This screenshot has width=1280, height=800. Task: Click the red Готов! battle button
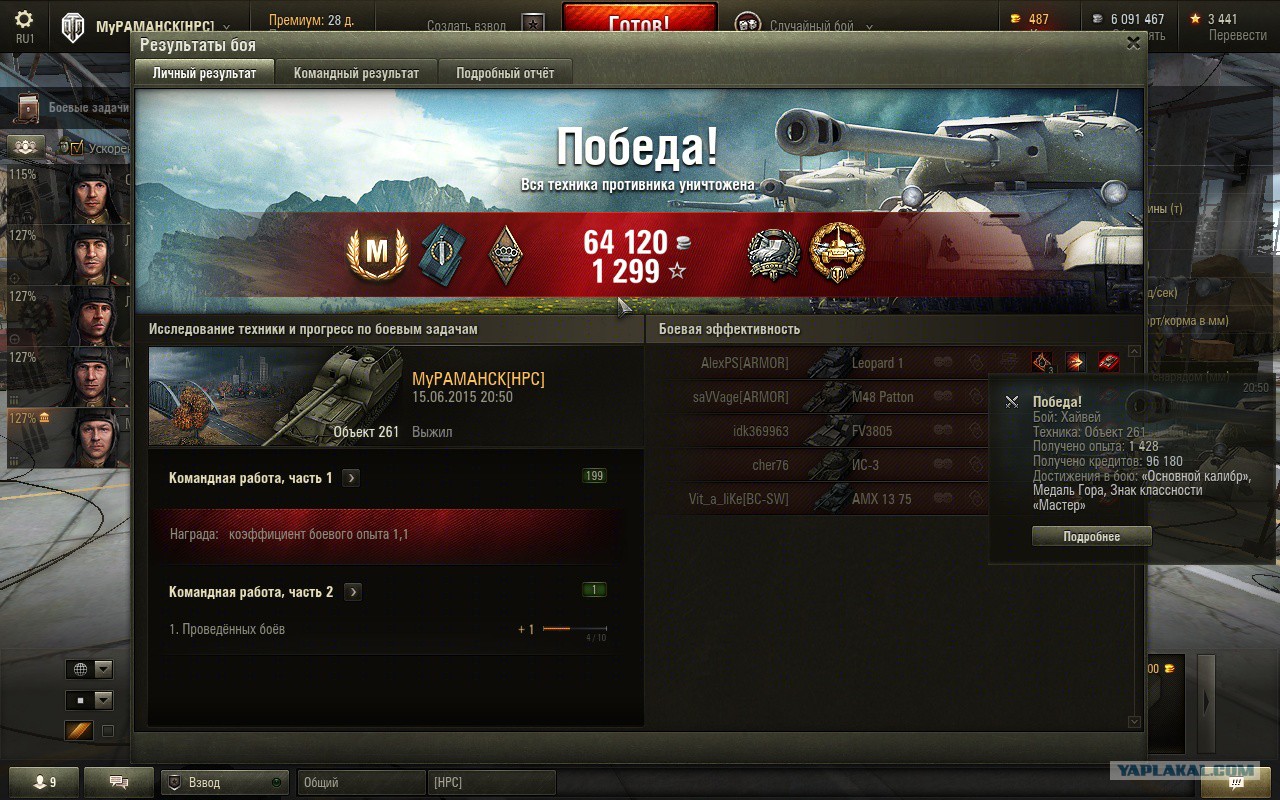click(639, 22)
